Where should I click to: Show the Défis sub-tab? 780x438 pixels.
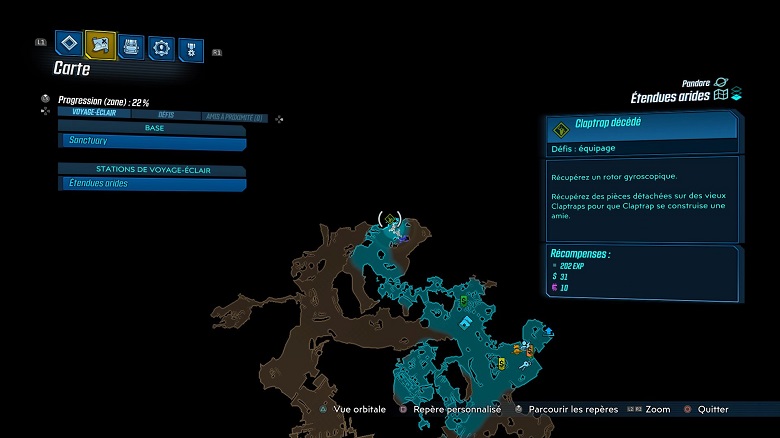166,116
